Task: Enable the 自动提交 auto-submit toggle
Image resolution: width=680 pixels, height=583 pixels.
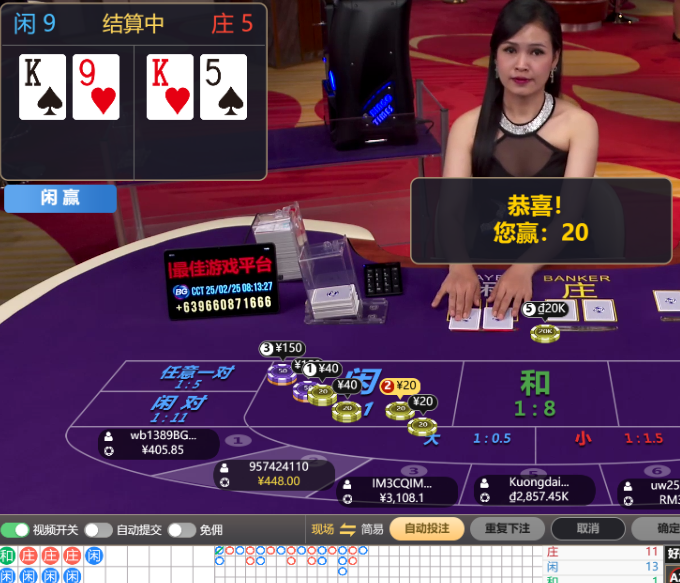Action: 98,530
